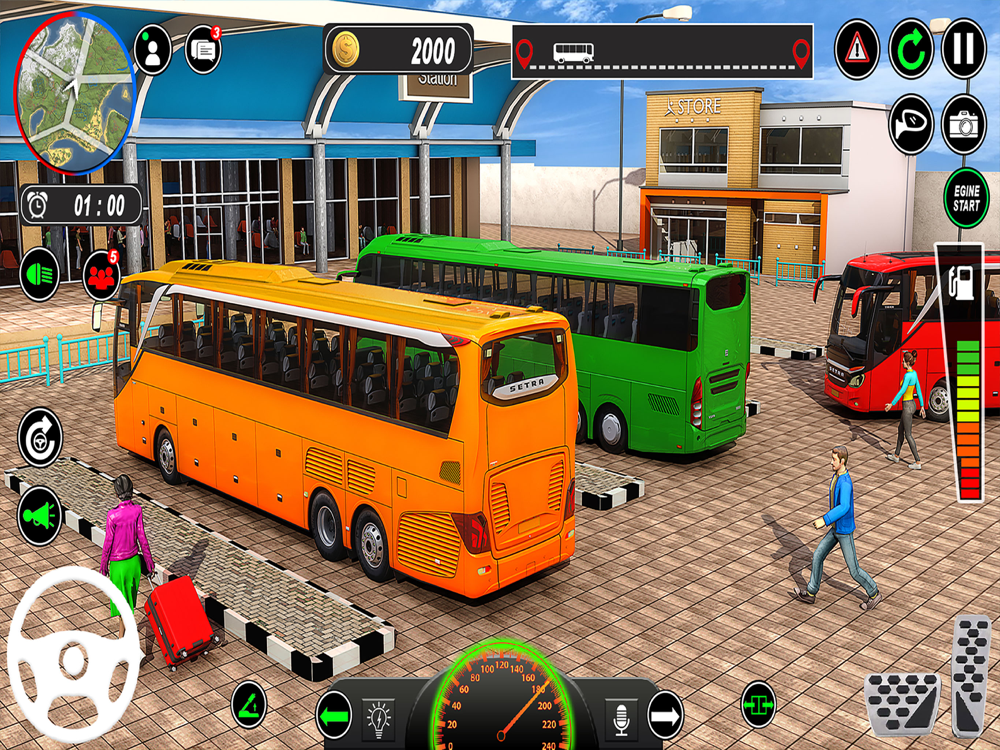Turn on the left indicator arrow
The height and width of the screenshot is (750, 1000).
[334, 714]
